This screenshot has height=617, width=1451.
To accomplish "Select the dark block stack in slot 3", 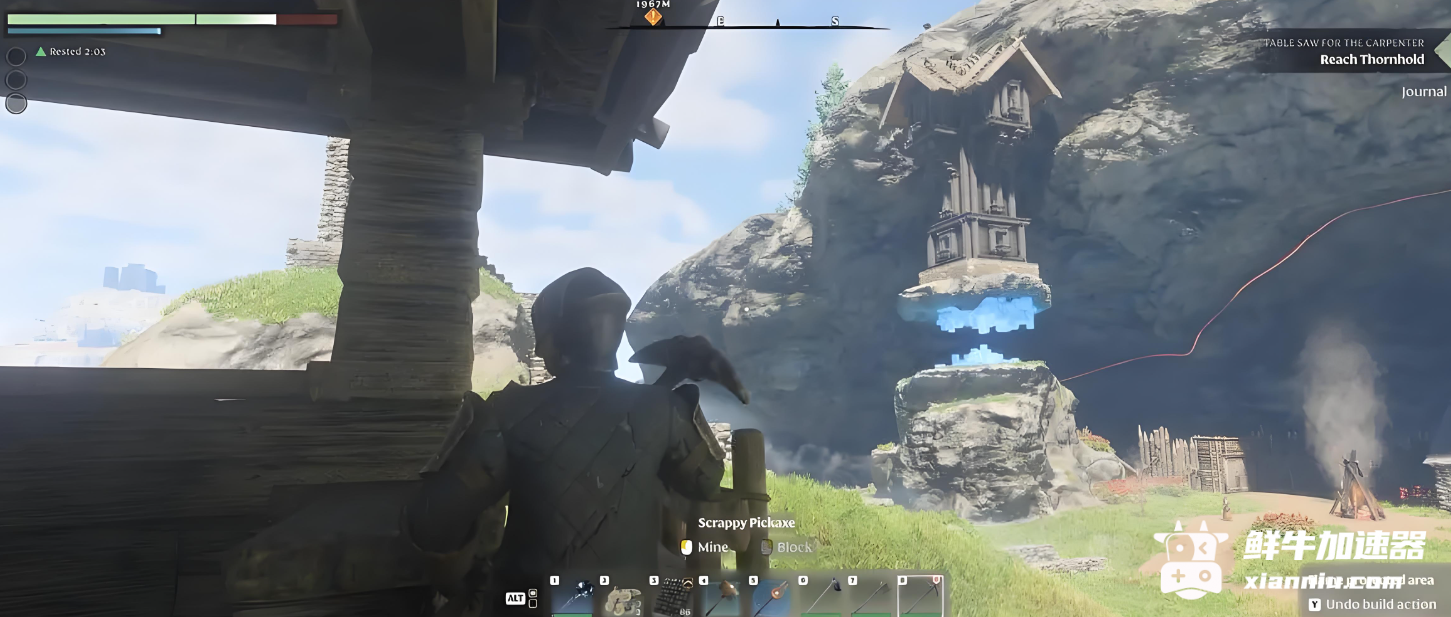I will pos(672,597).
